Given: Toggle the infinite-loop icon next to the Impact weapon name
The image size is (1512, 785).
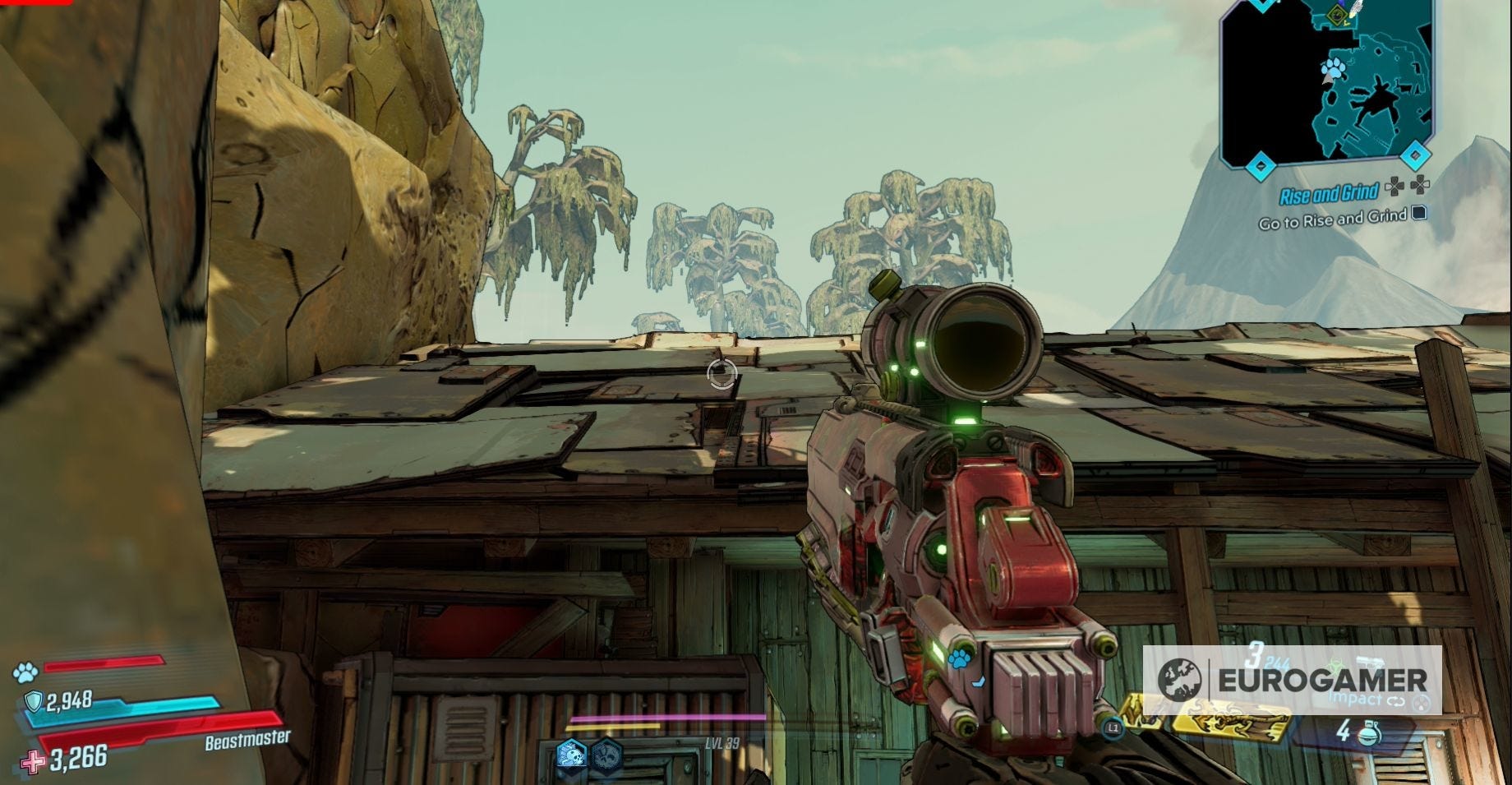Looking at the screenshot, I should (1396, 701).
